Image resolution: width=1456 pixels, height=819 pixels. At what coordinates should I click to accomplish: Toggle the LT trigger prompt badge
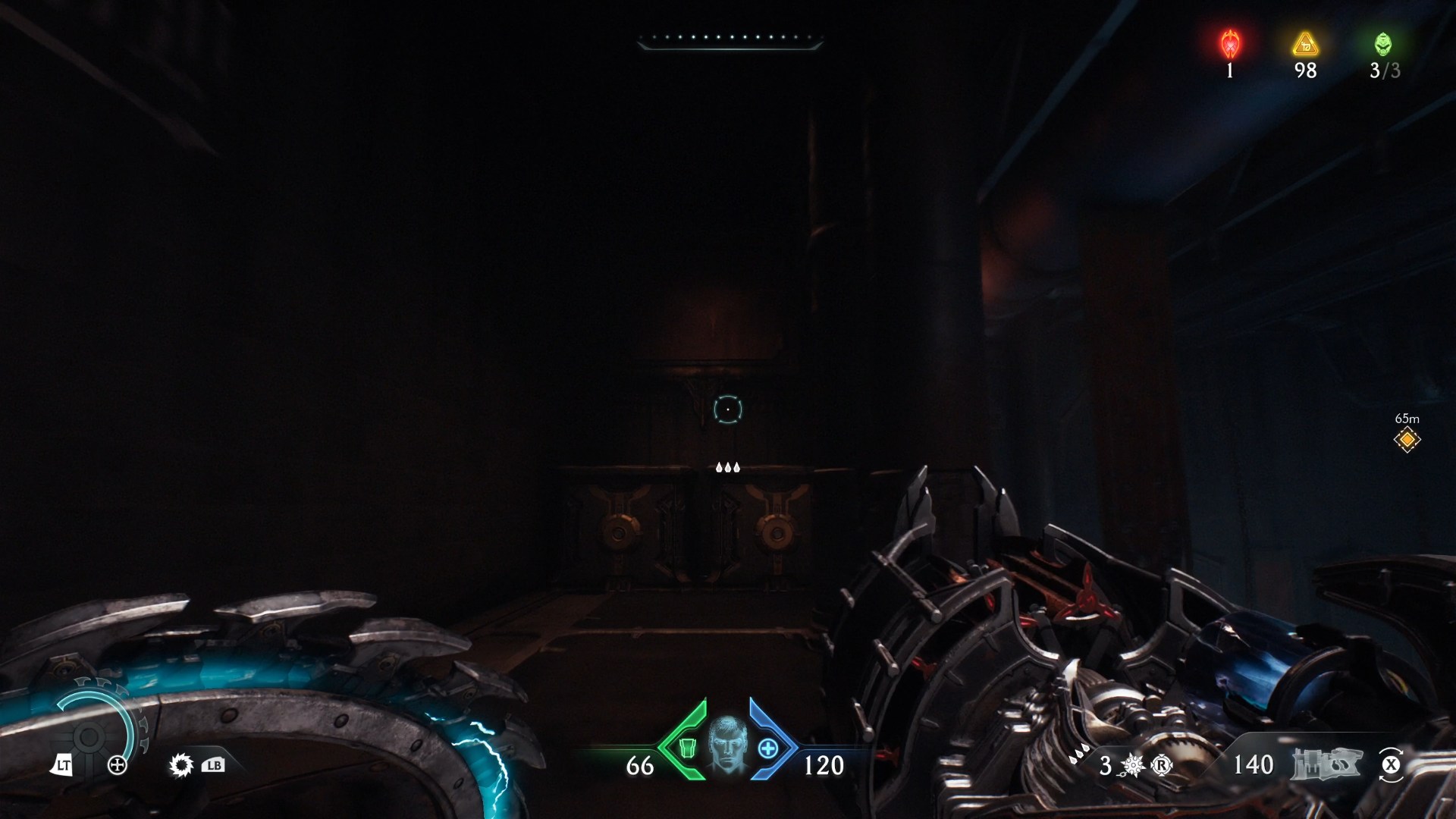64,766
